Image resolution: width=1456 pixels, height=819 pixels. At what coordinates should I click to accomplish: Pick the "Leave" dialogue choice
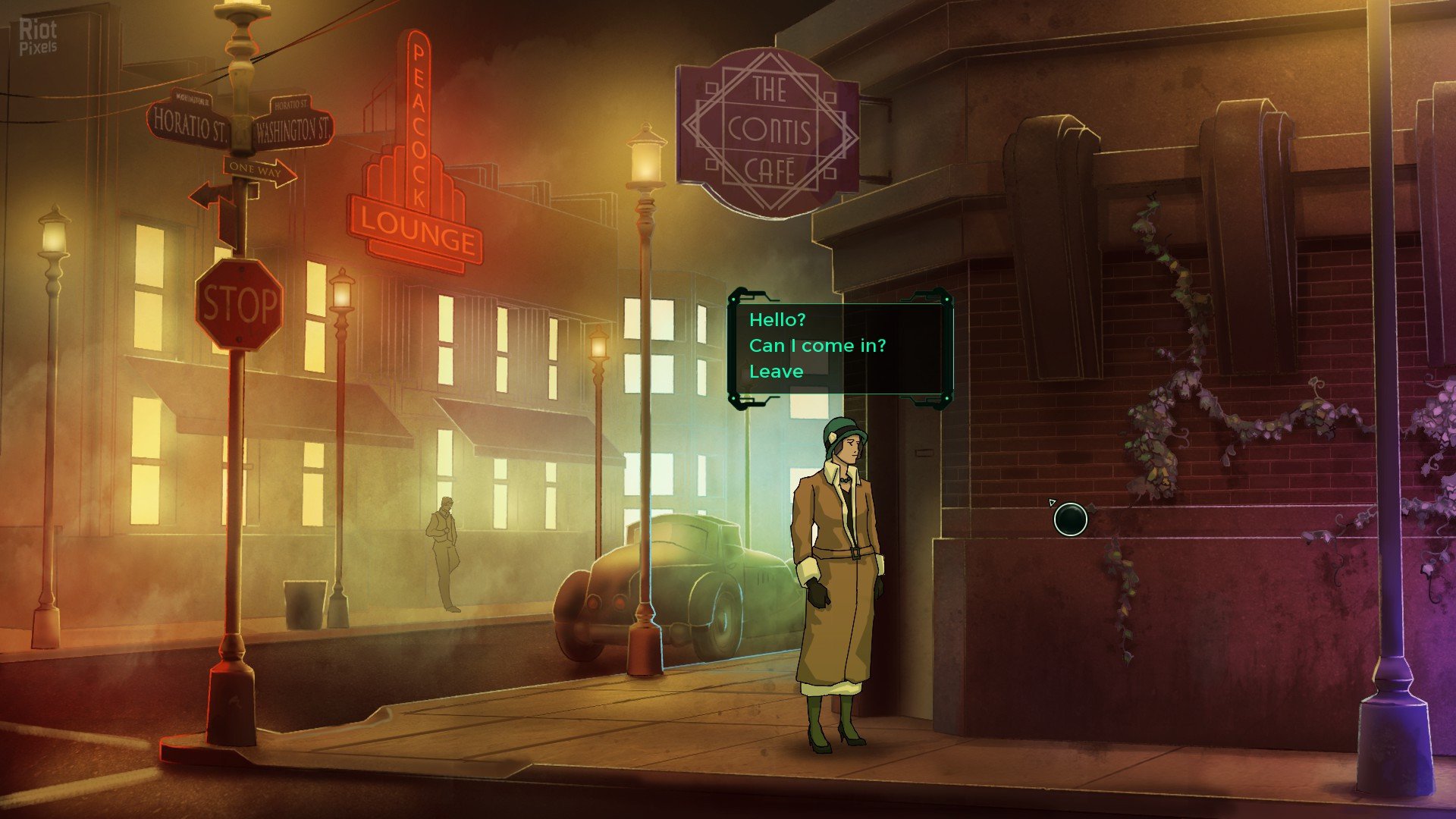776,372
